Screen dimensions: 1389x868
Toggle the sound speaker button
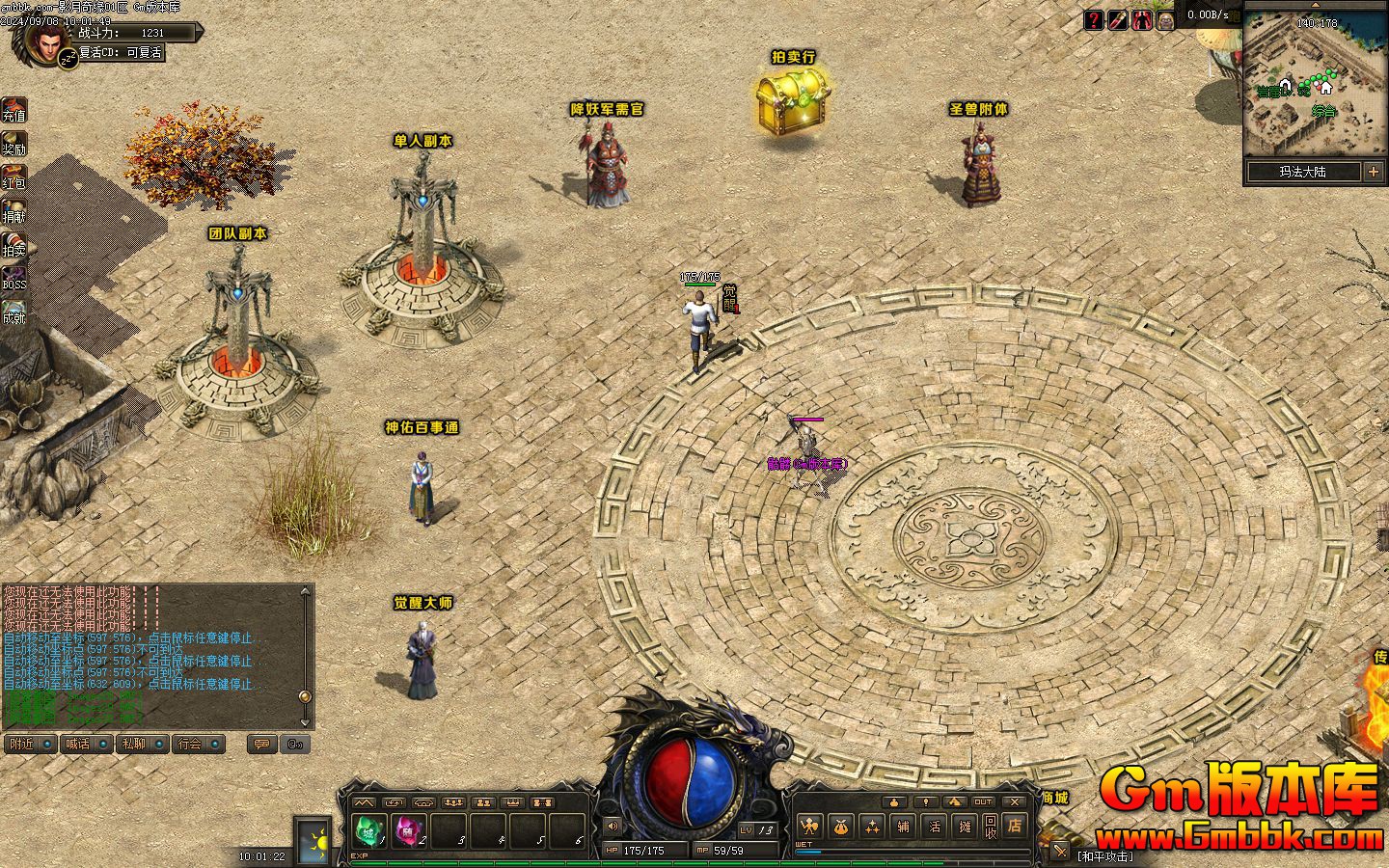coord(612,826)
